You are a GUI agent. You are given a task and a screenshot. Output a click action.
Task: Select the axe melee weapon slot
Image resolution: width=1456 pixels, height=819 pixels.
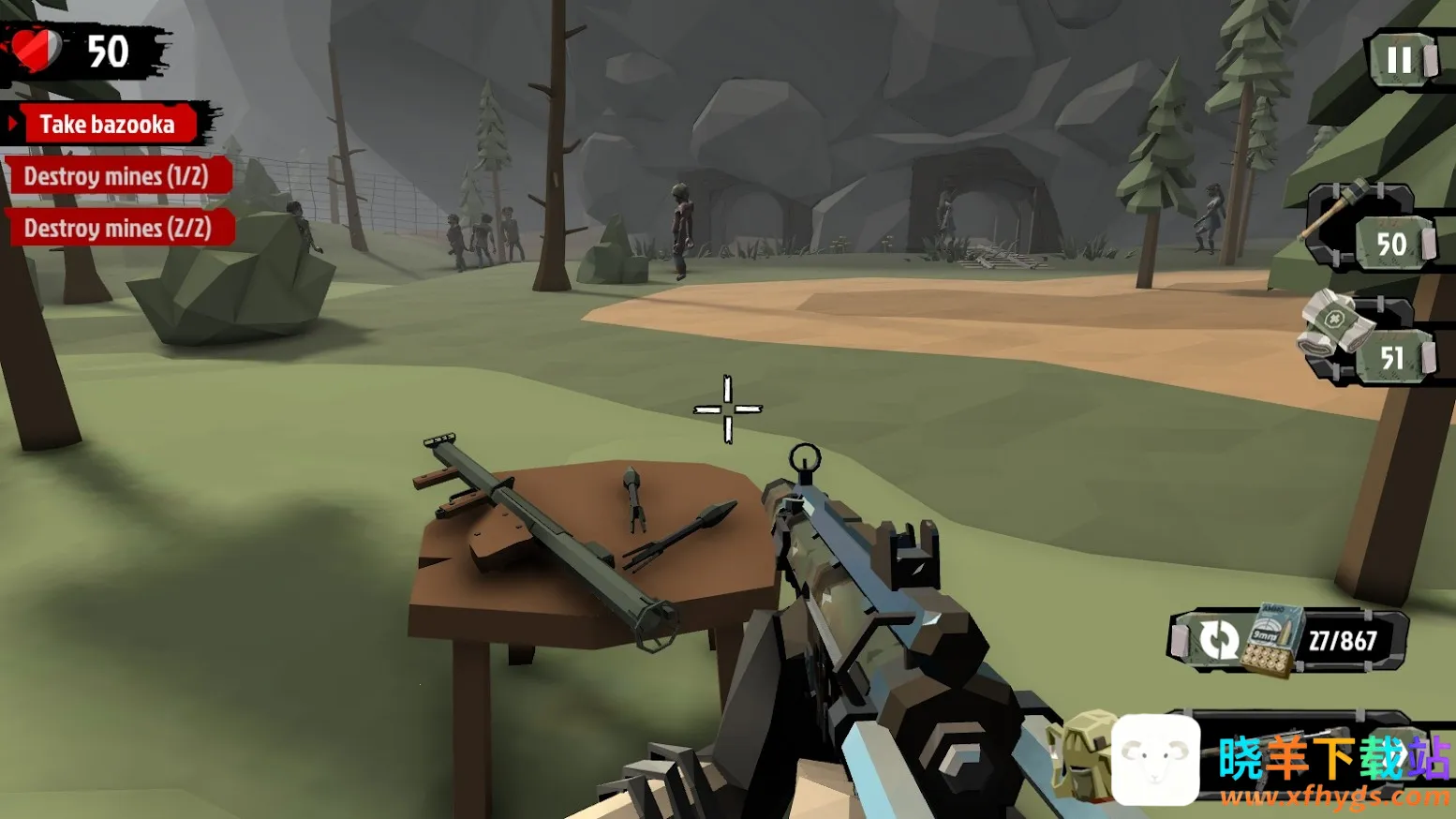(1370, 228)
